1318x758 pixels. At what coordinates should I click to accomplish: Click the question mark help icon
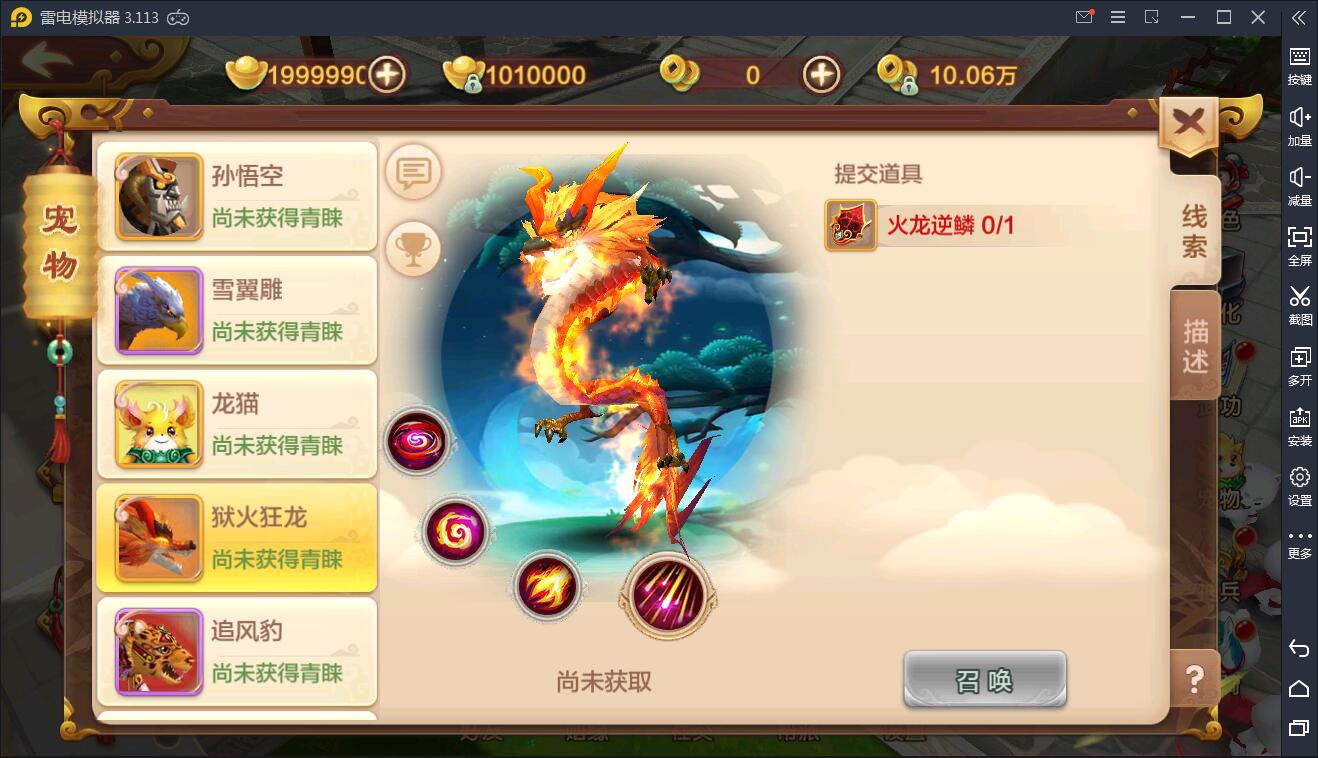(x=1193, y=680)
